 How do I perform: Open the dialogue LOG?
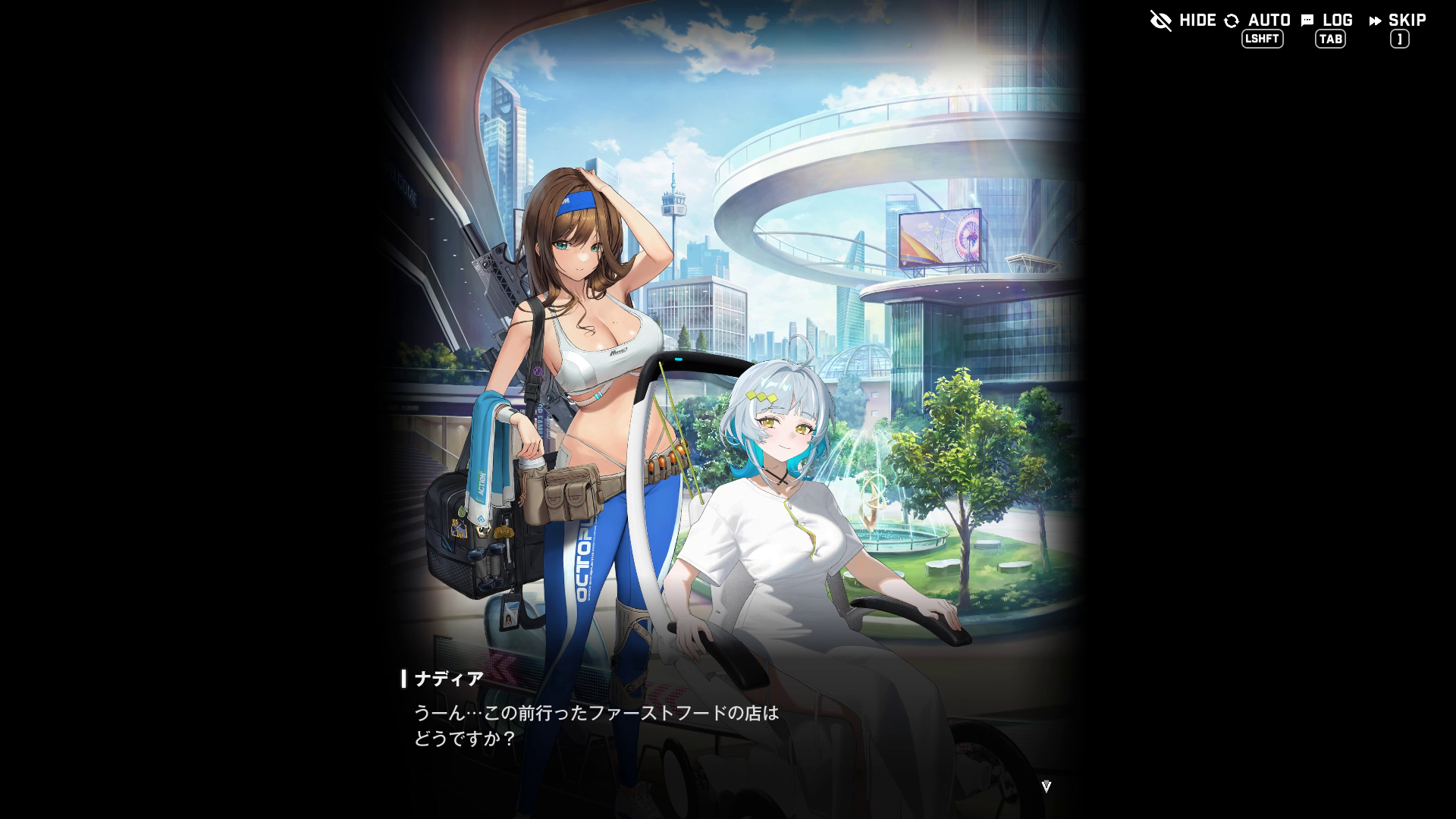coord(1327,21)
